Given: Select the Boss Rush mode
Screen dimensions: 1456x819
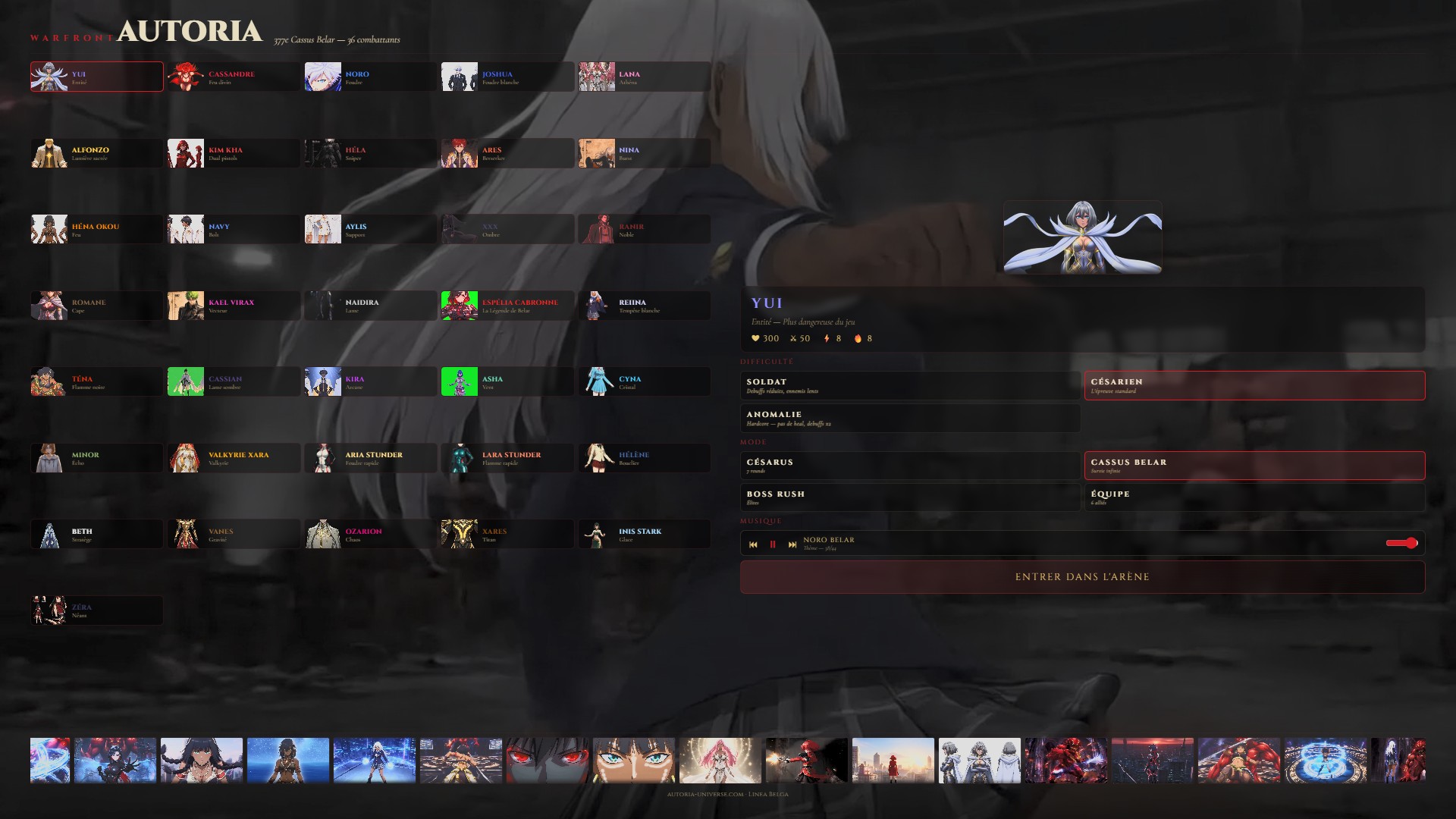Looking at the screenshot, I should [910, 497].
